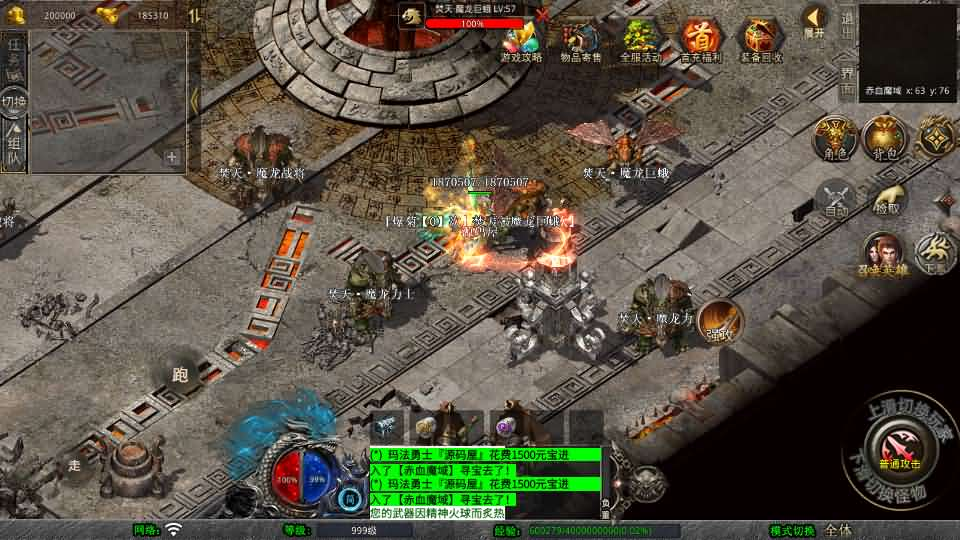Open the 装备回收 equipment recycling chest

tap(760, 40)
